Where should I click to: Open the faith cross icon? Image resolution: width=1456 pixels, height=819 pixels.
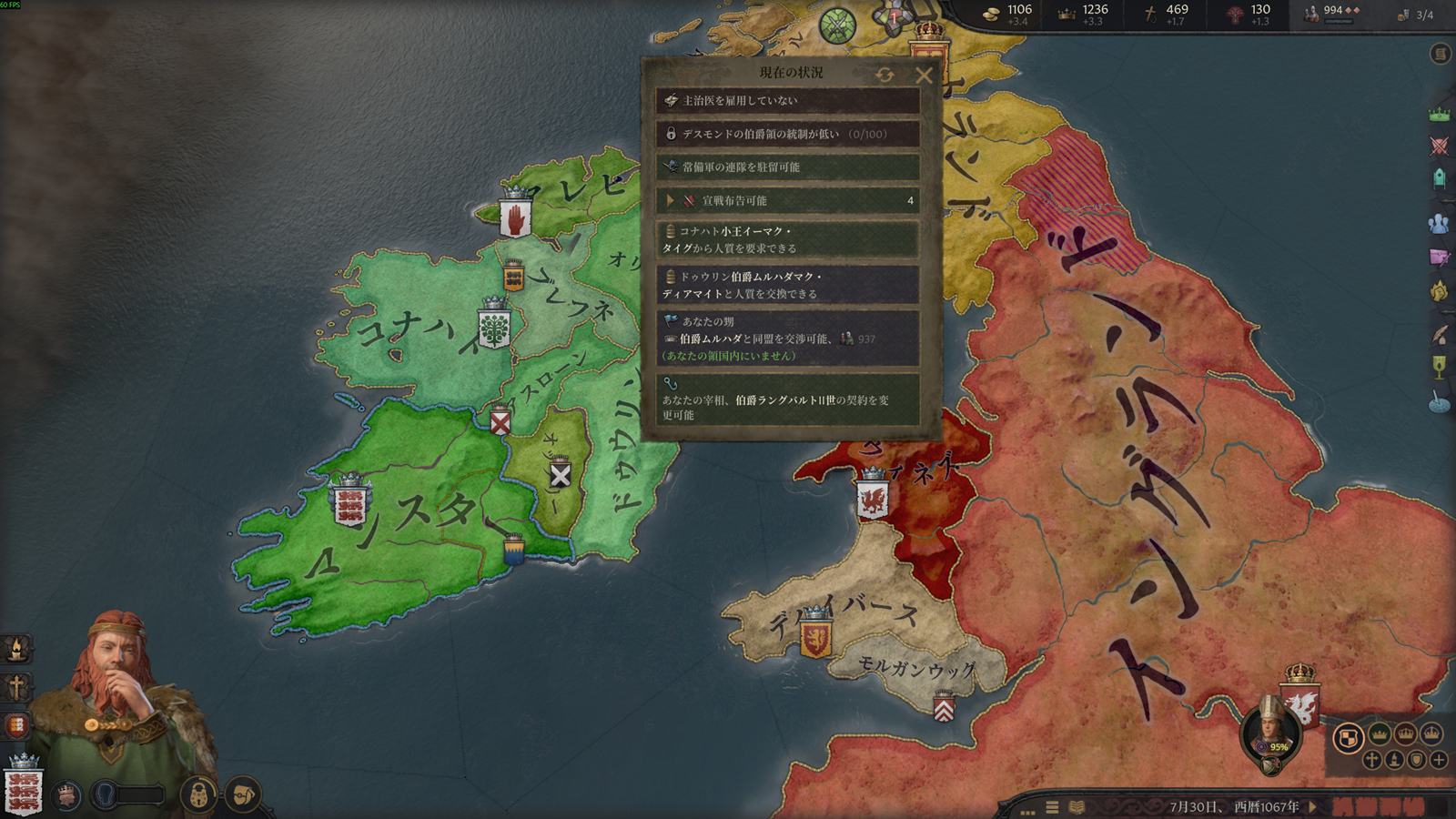click(16, 687)
